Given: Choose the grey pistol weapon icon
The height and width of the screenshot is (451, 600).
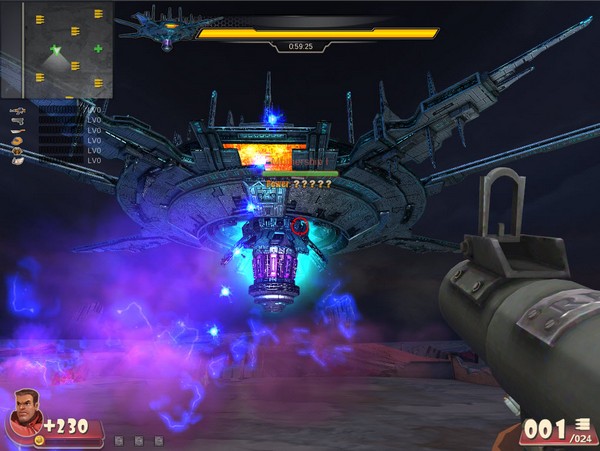Looking at the screenshot, I should point(17,121).
